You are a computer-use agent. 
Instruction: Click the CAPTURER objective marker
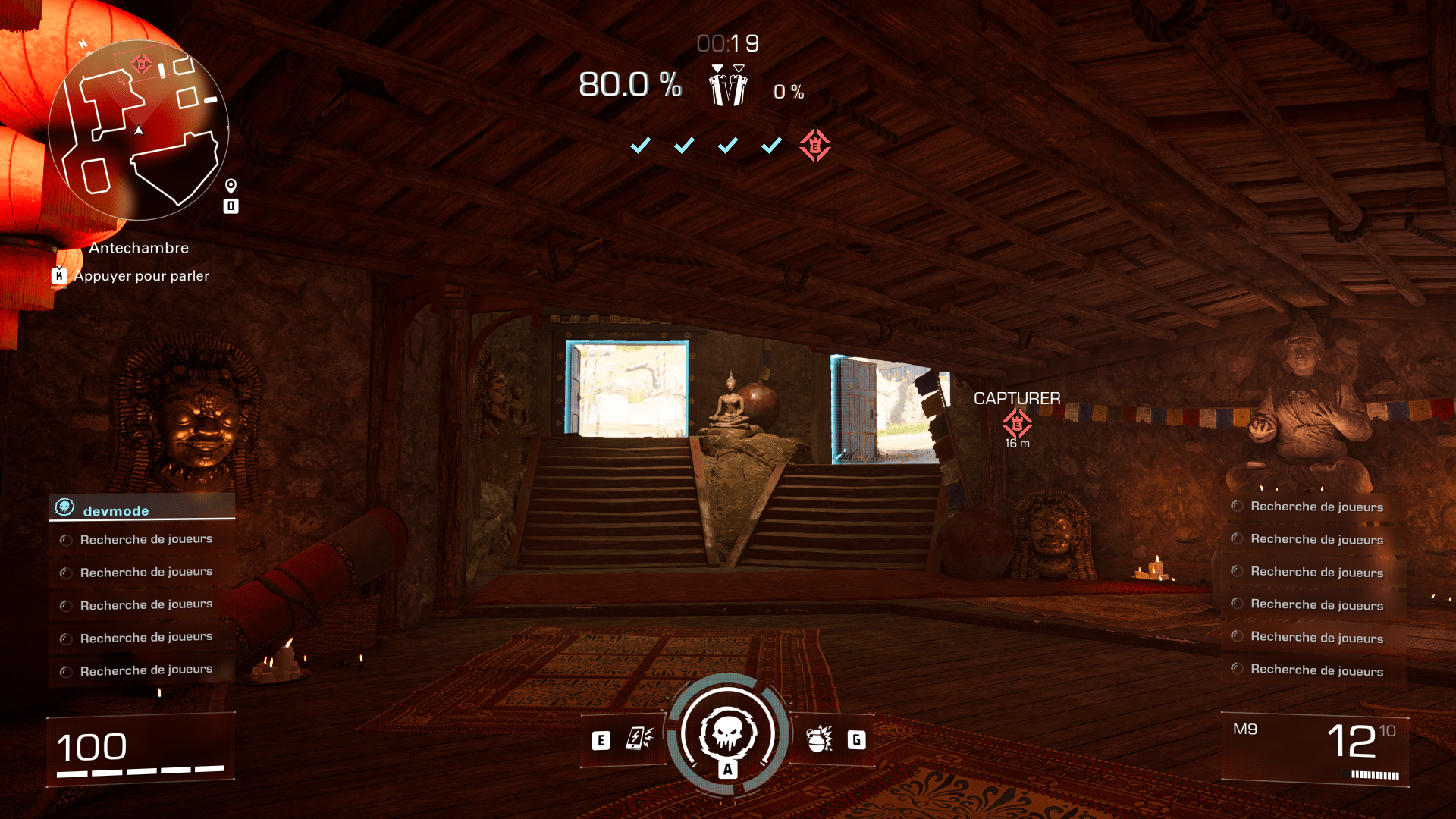coord(1017,422)
